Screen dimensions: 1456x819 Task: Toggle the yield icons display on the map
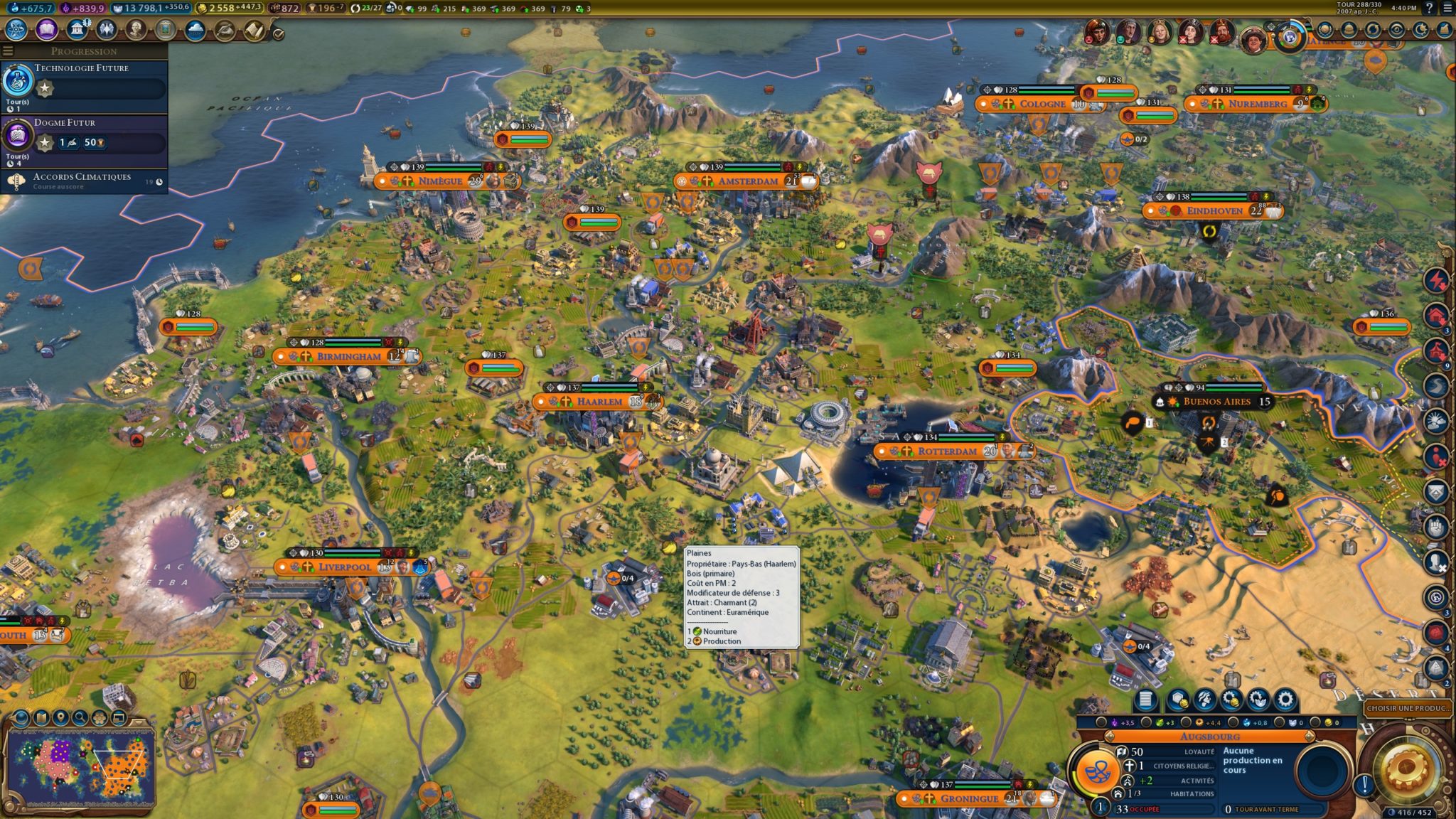point(99,718)
